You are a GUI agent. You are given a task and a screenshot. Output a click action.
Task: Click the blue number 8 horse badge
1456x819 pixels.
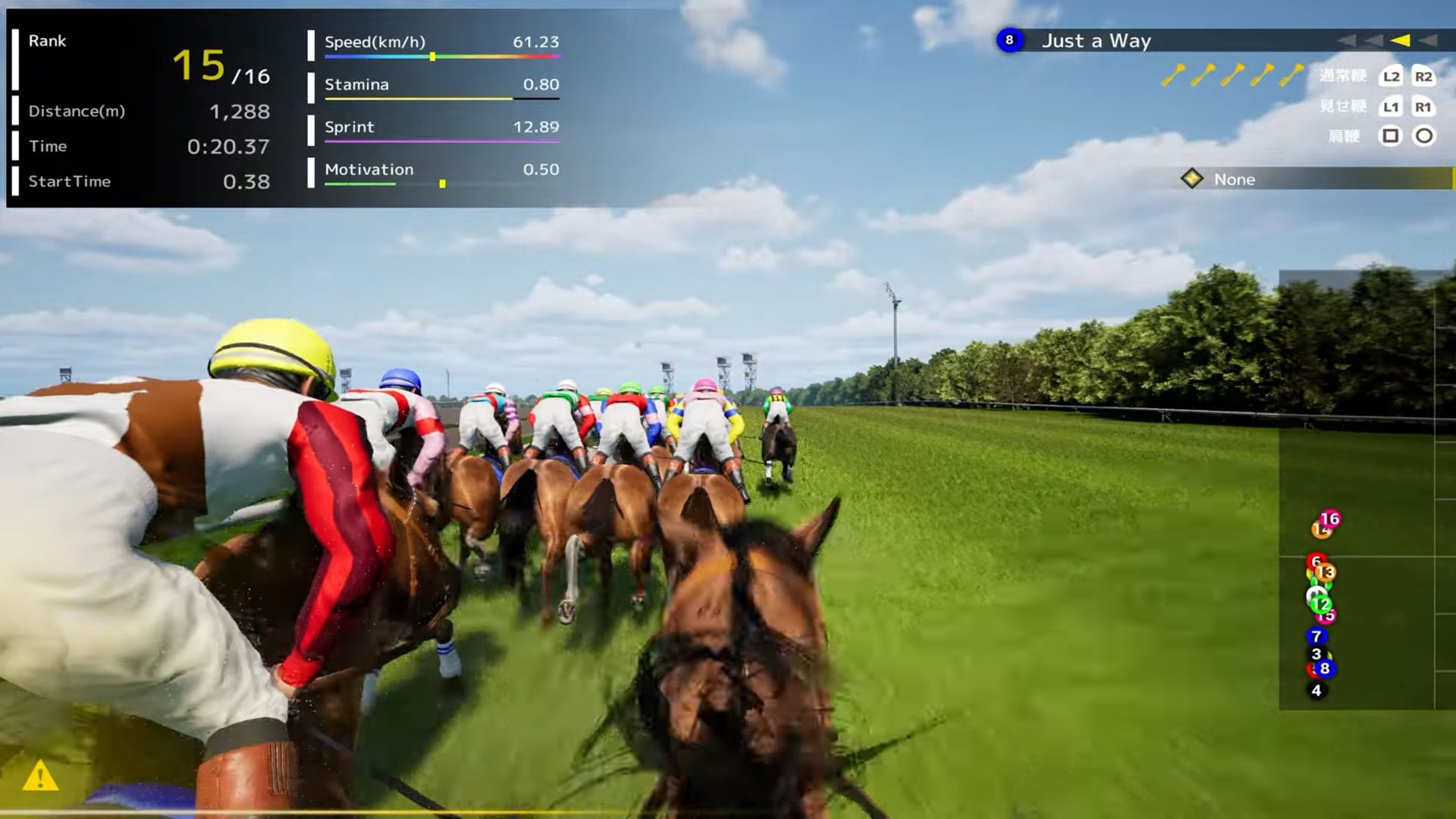pyautogui.click(x=1009, y=40)
